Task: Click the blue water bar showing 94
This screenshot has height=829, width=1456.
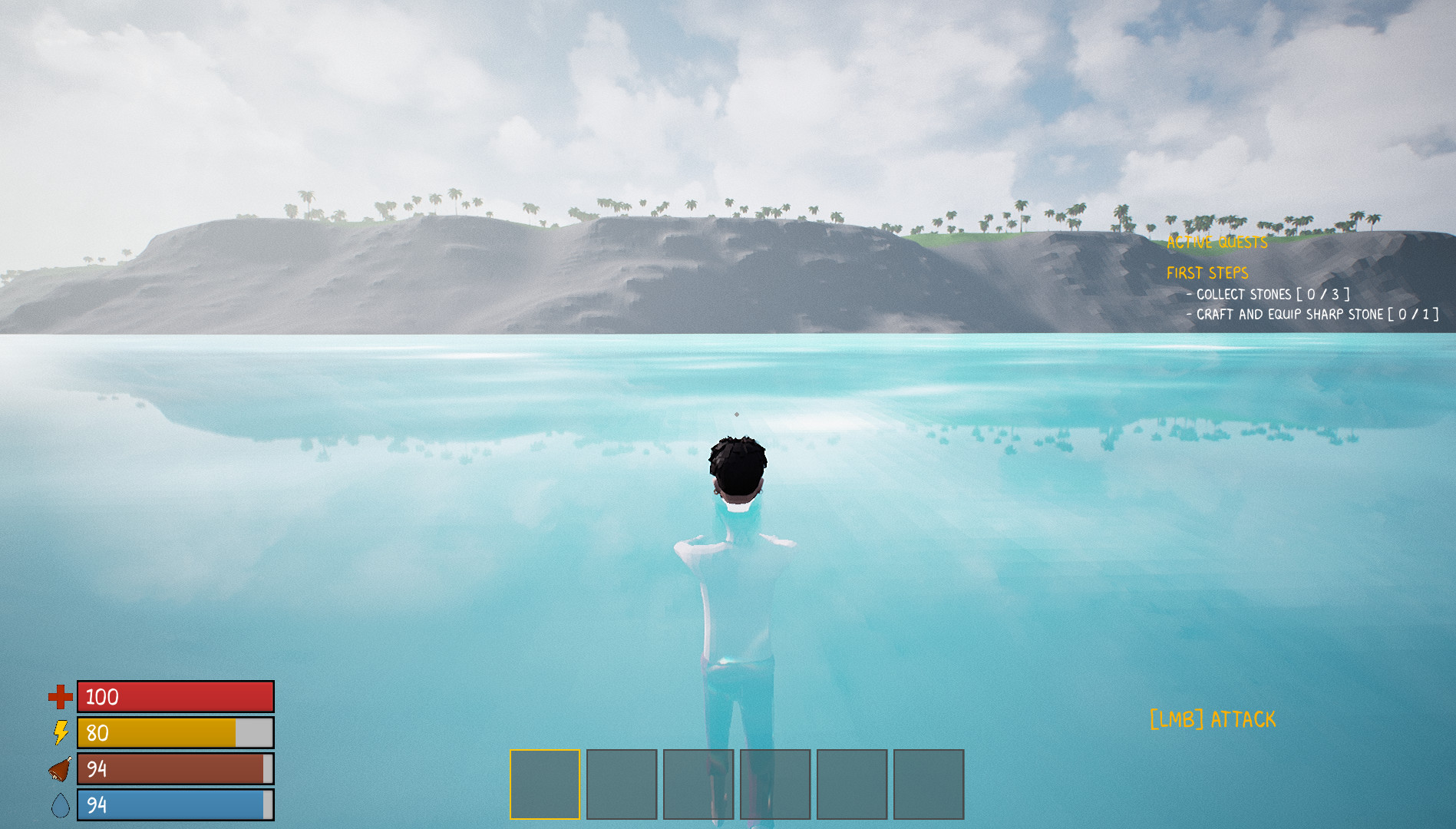Action: [174, 805]
